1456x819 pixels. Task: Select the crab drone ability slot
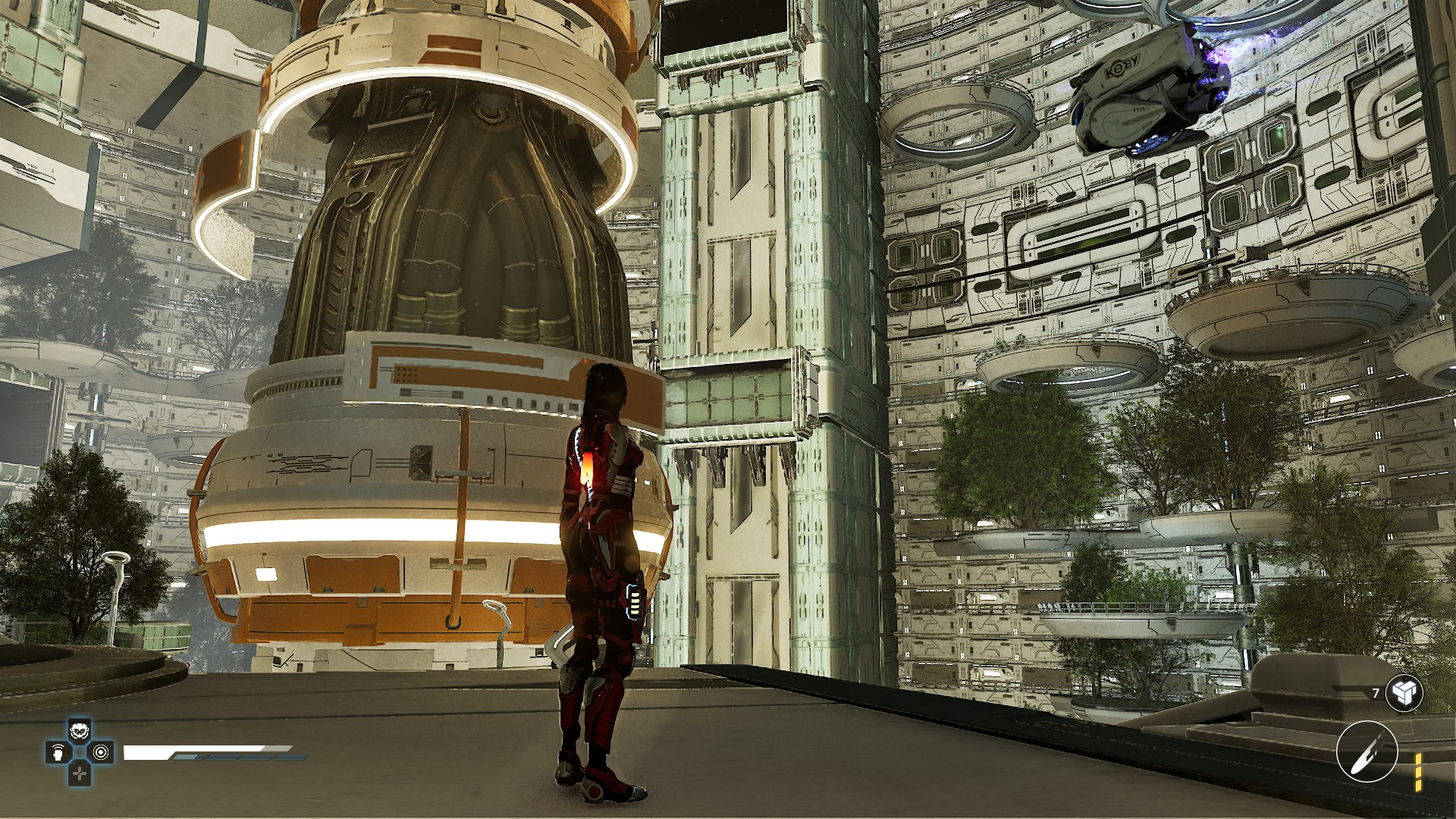80,731
